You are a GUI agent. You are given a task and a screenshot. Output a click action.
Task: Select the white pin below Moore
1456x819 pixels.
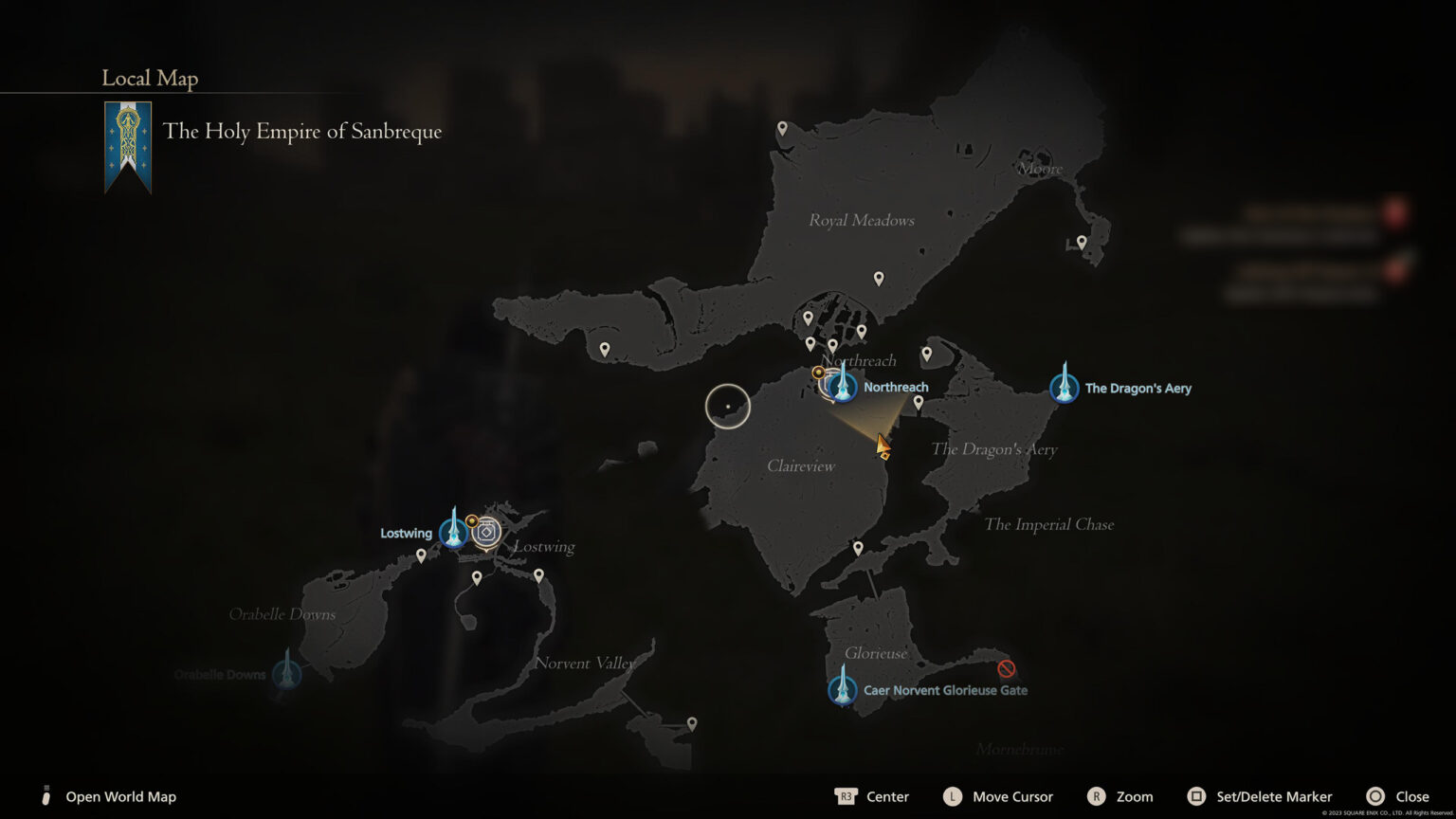click(1082, 243)
